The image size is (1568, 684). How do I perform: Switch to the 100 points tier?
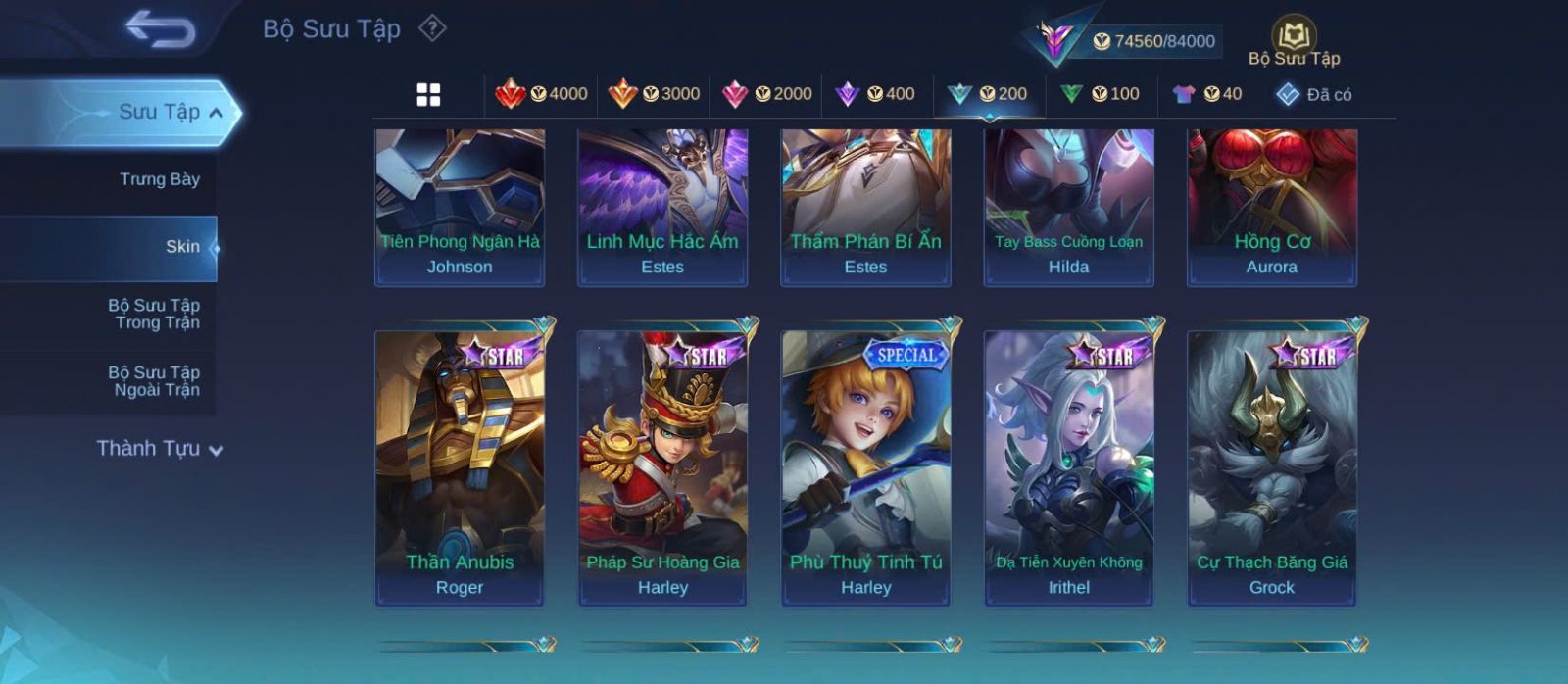click(x=1100, y=94)
